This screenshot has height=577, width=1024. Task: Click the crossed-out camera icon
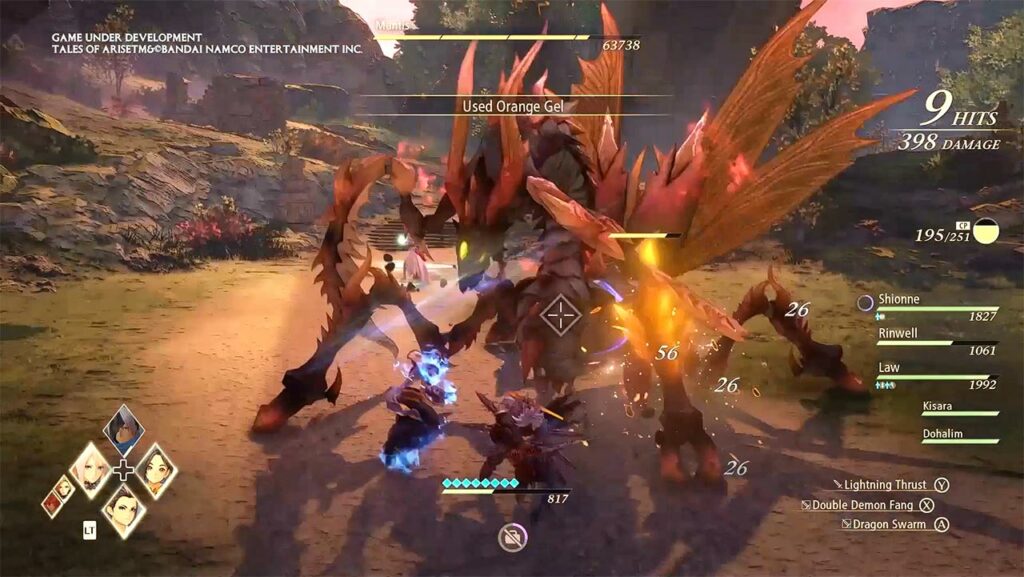[x=513, y=539]
